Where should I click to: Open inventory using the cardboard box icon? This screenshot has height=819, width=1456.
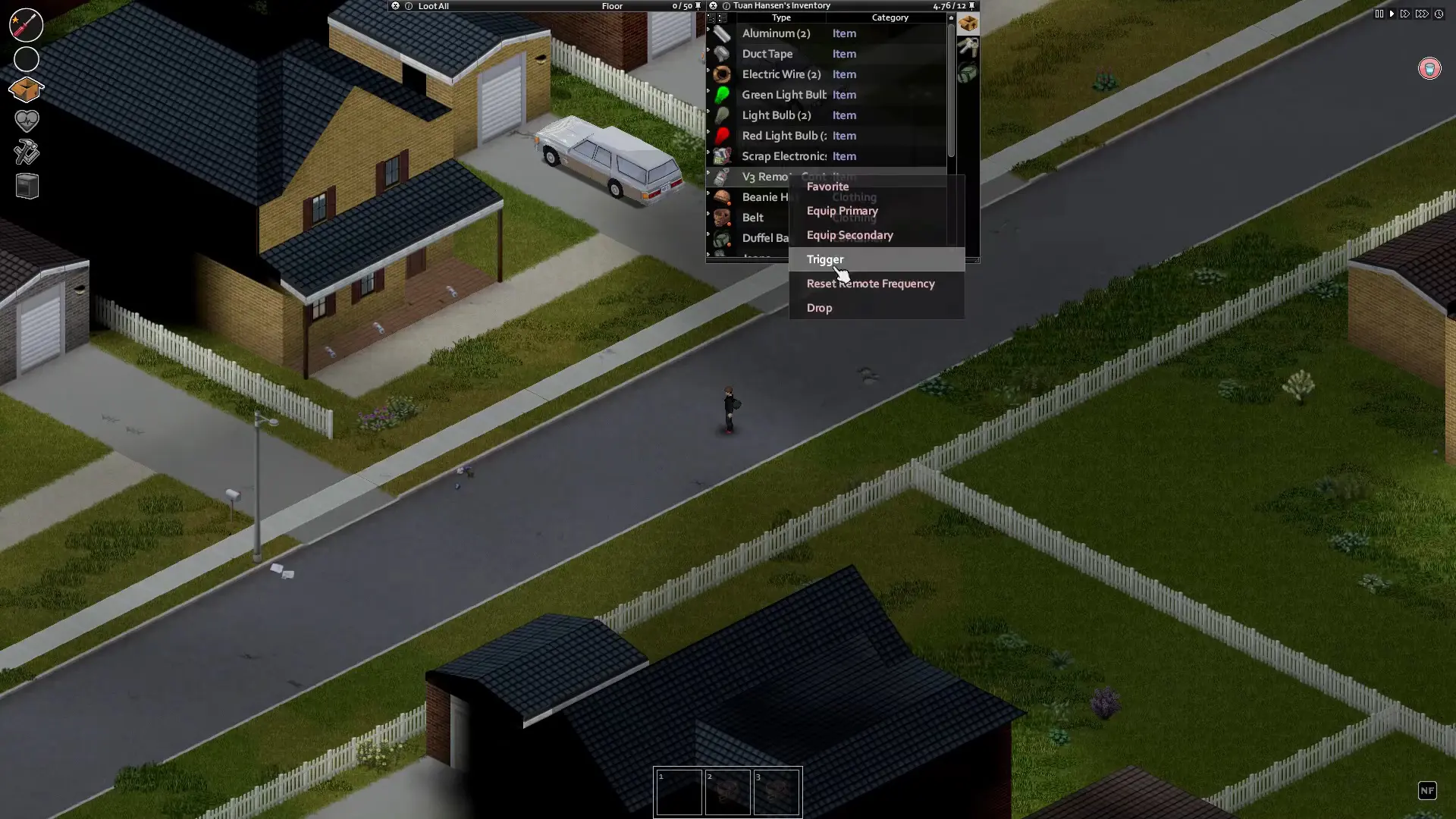point(27,90)
